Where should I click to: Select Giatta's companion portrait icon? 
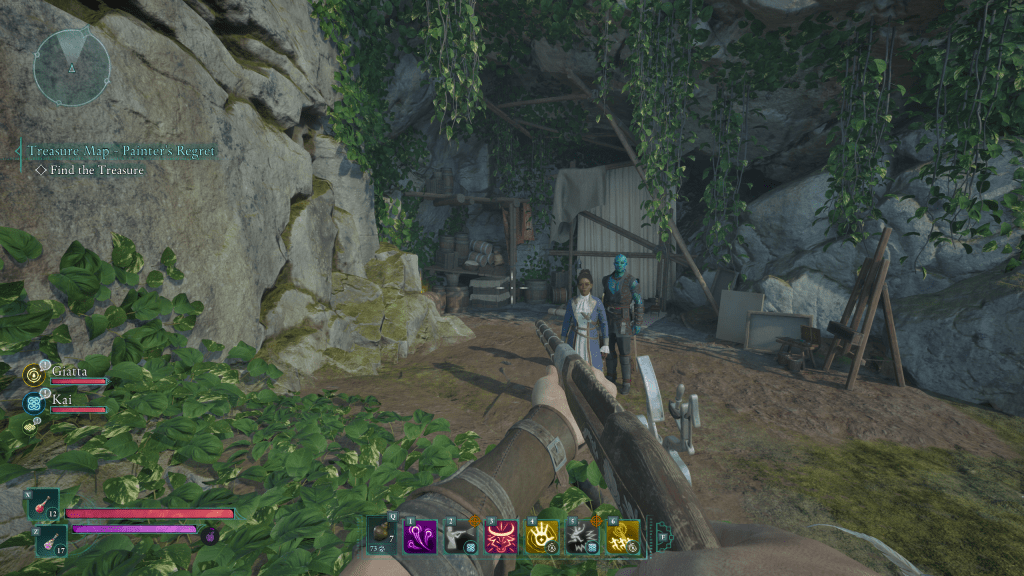point(32,375)
